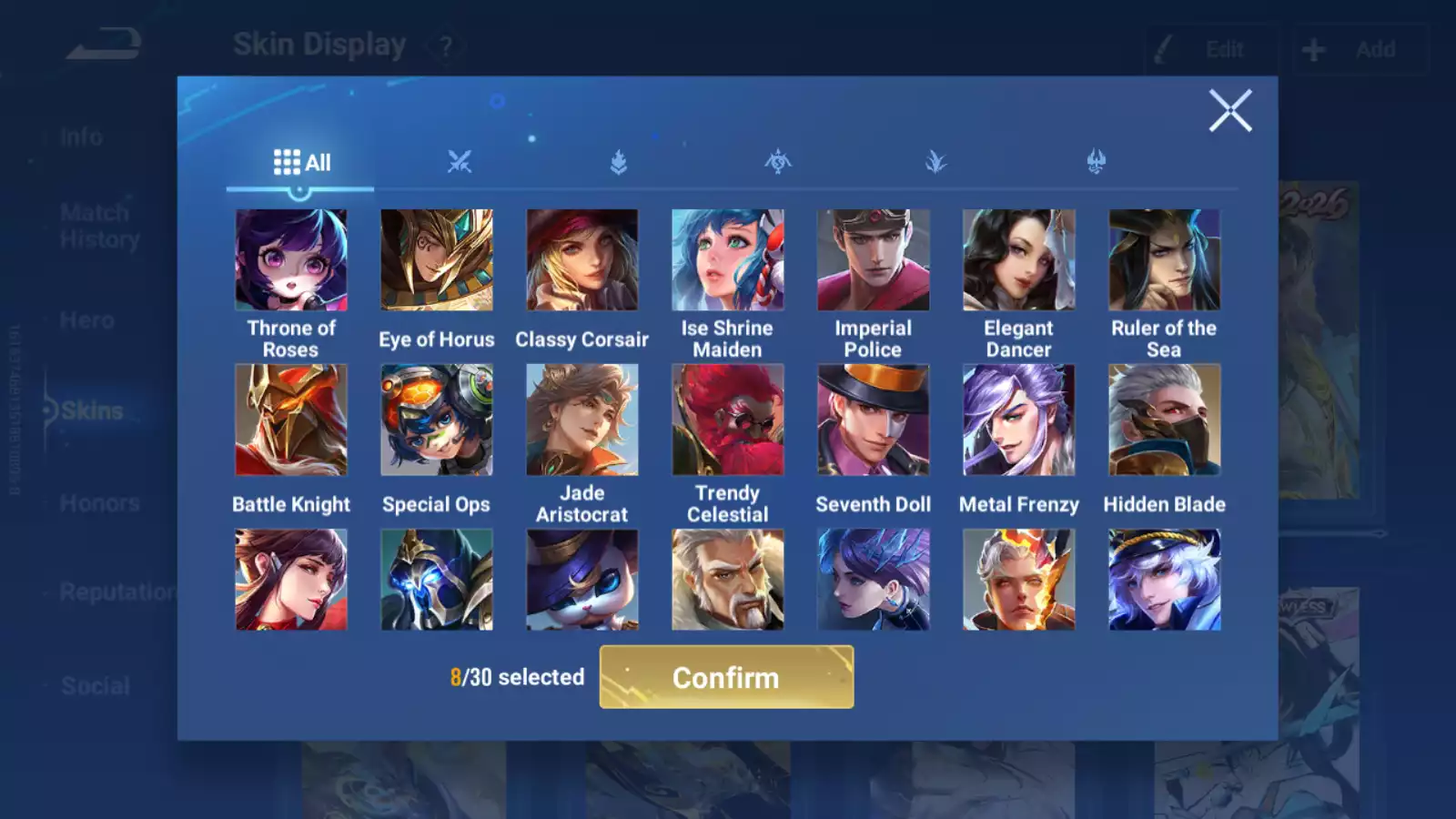Filter skins by the crossed swords role icon

[460, 161]
